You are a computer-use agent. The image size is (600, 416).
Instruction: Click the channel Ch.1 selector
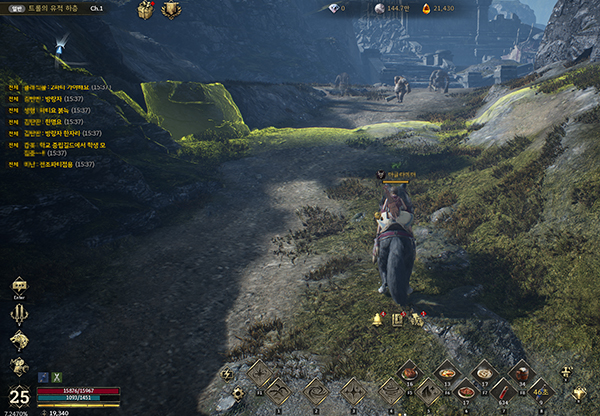(x=96, y=8)
